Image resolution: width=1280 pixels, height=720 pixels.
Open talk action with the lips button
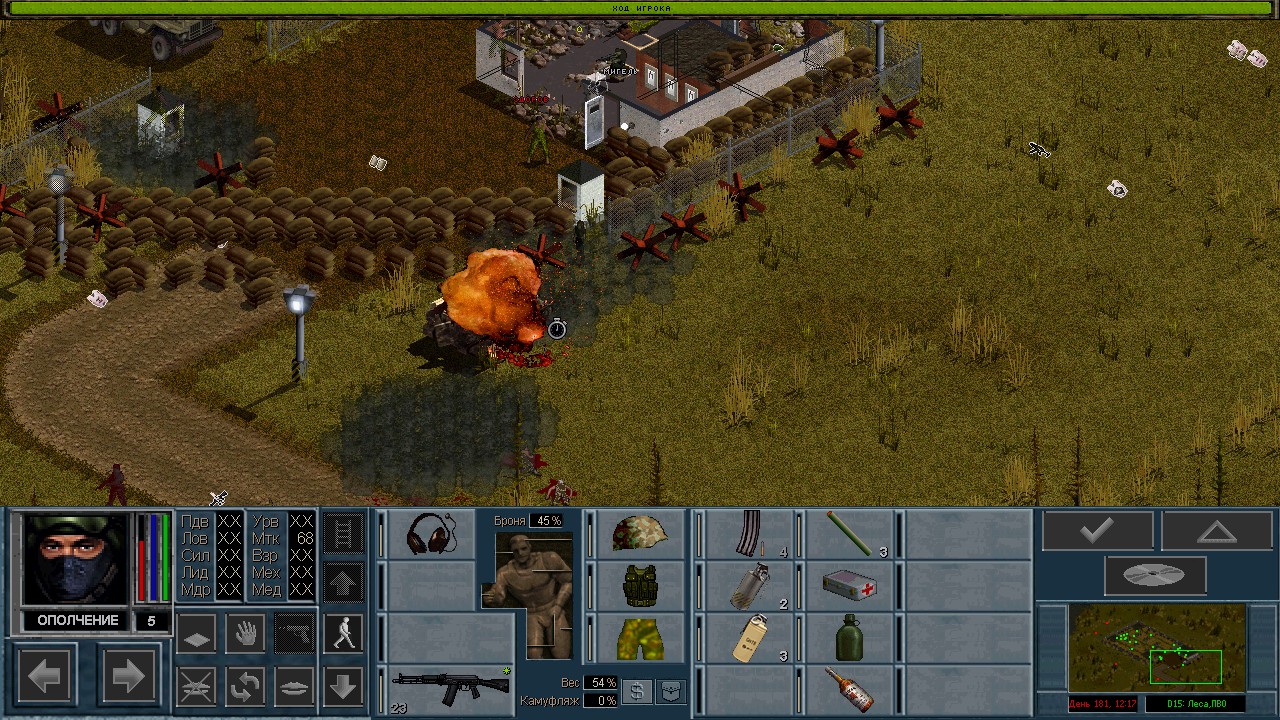click(294, 686)
